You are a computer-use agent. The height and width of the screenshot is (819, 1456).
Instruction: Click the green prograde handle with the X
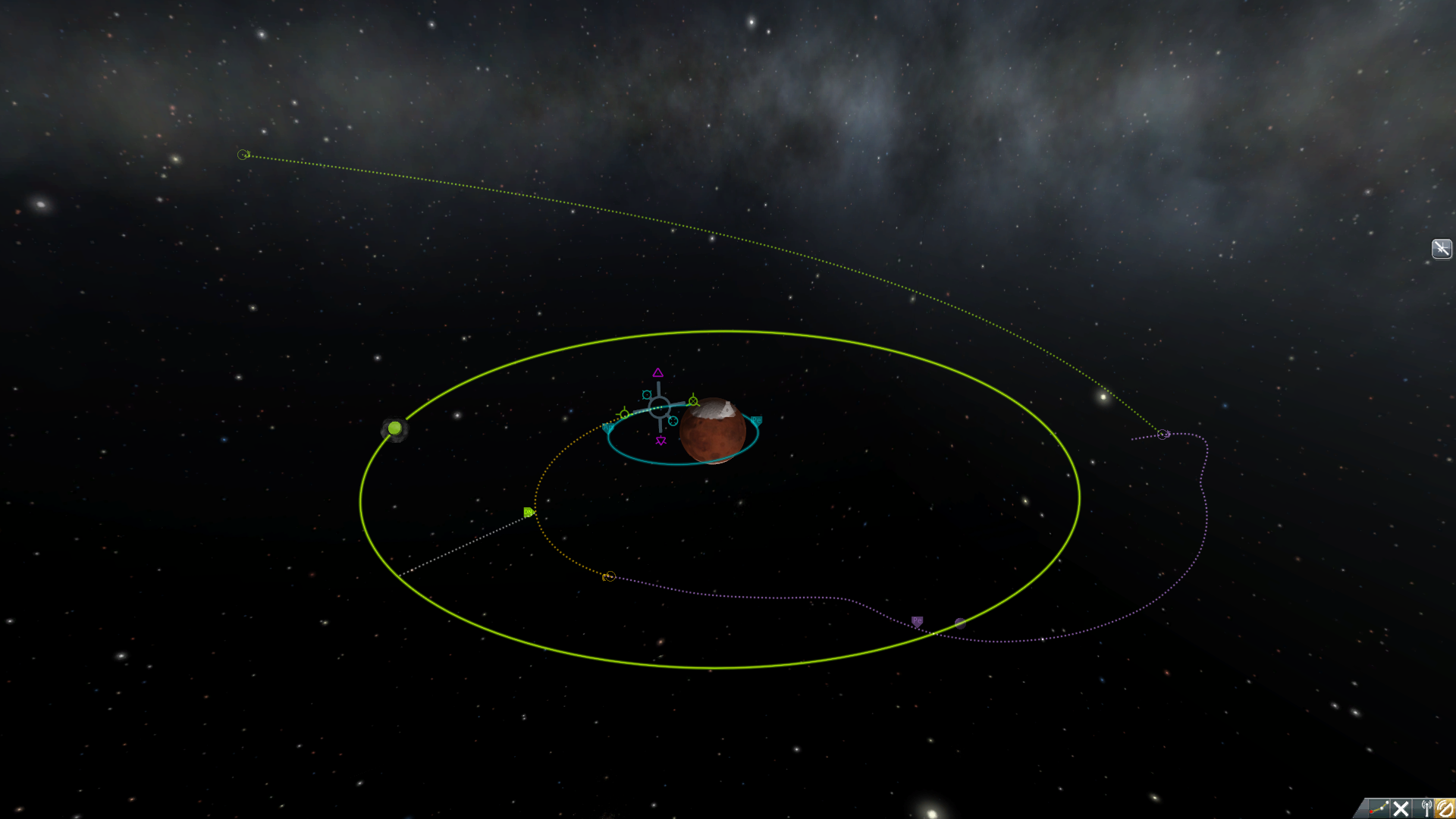click(x=693, y=401)
